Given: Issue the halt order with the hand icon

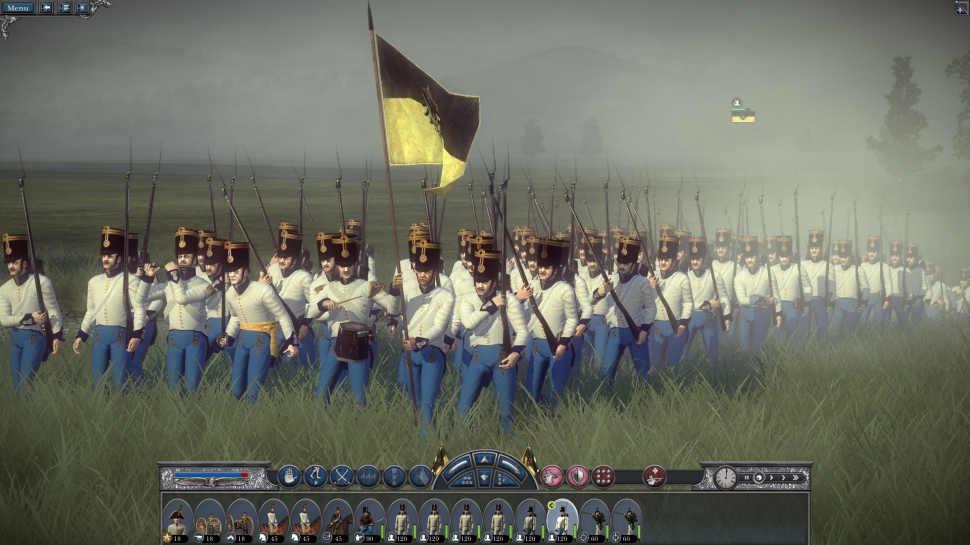Looking at the screenshot, I should click(x=289, y=477).
